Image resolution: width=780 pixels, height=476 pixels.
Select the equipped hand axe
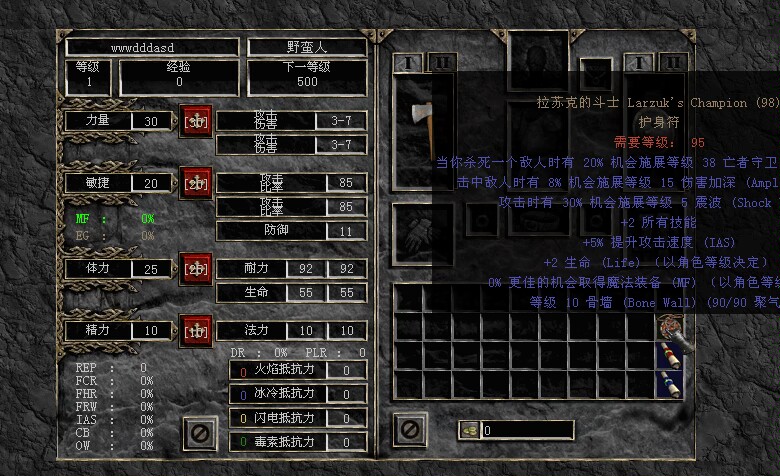click(417, 114)
